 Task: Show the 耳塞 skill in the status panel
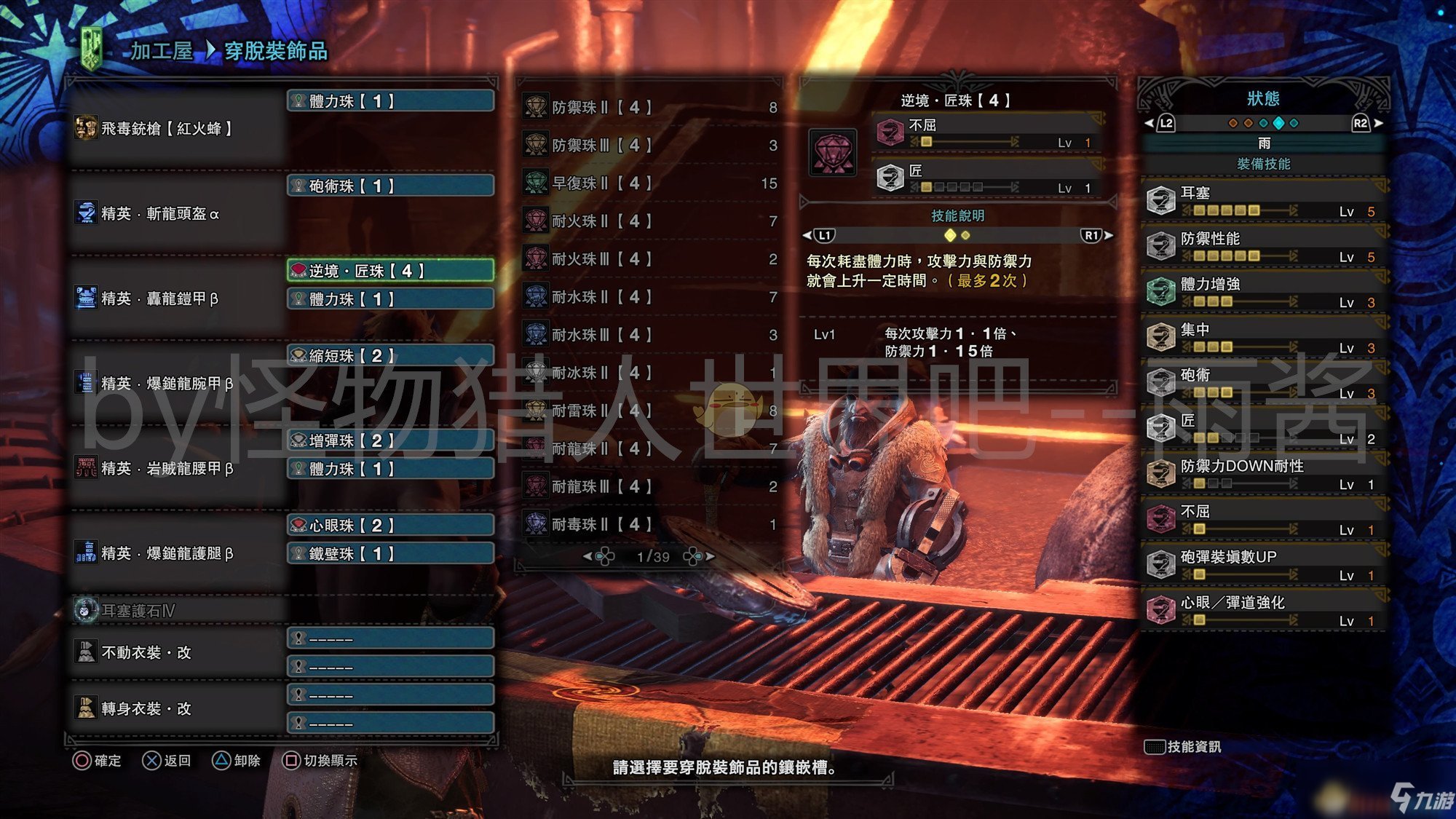point(1263,201)
